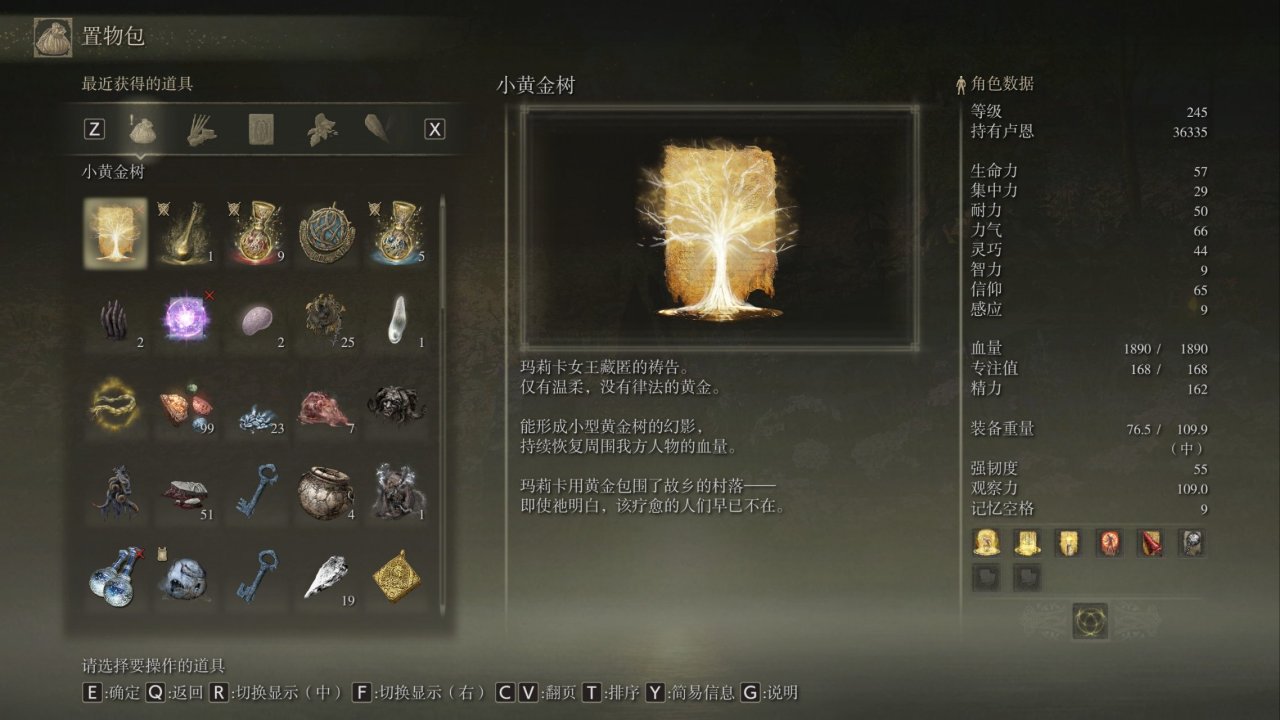This screenshot has width=1280, height=720.
Task: Select the dark claw-like fingers item
Action: point(115,319)
